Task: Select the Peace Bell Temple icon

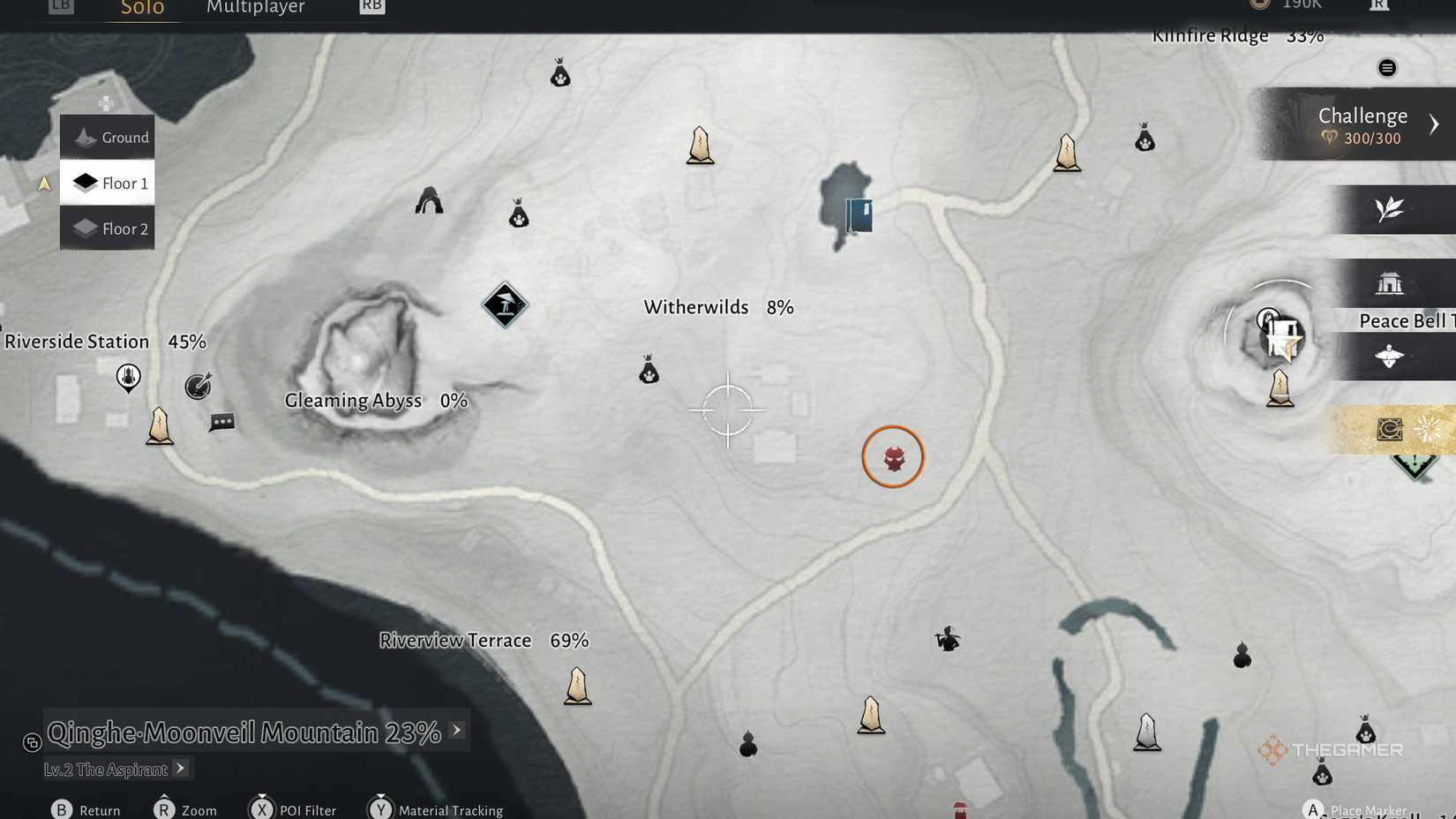Action: 1390,282
